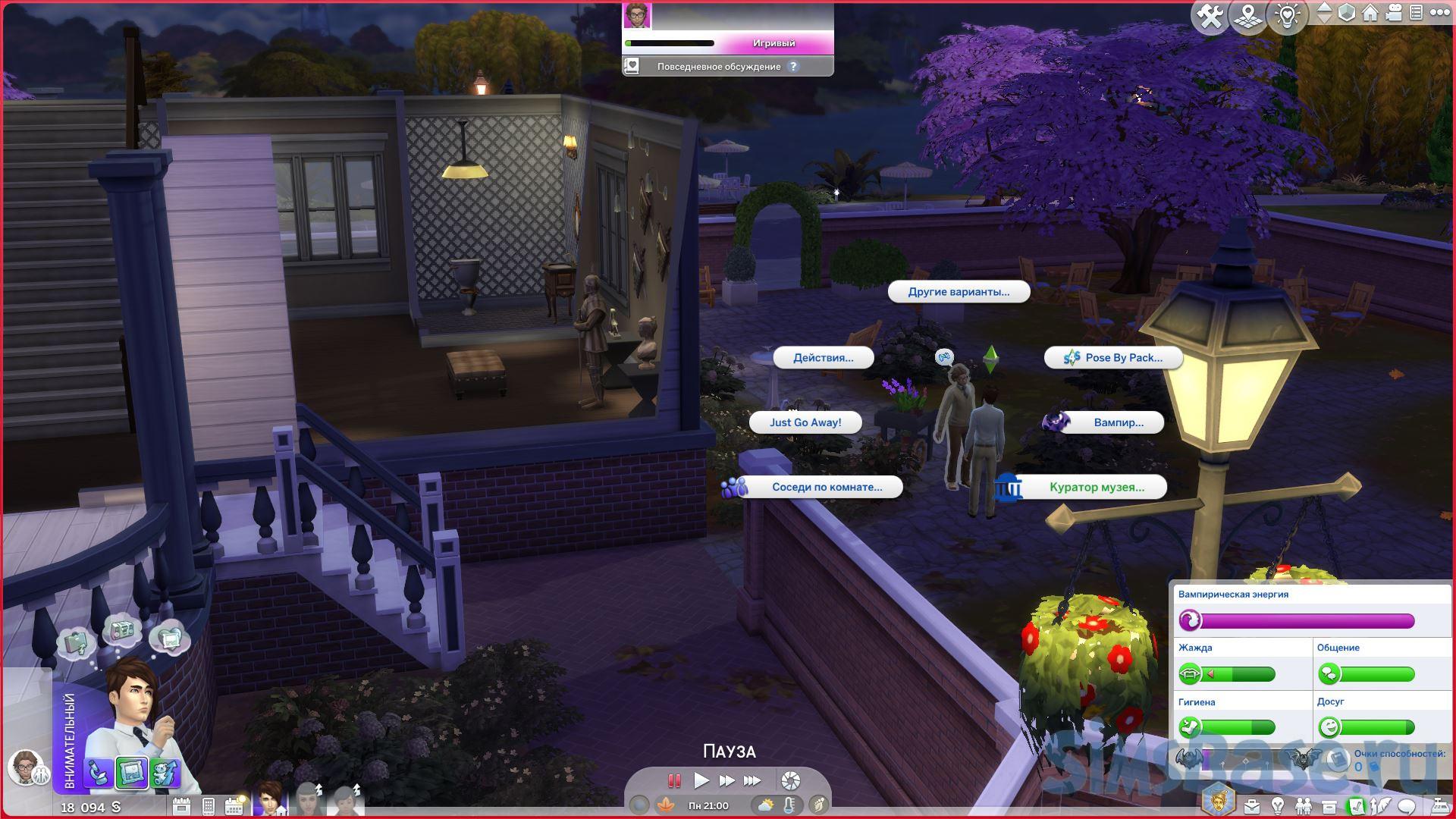
Task: Open Build Mode with the hammer and wrench icon
Action: click(1209, 16)
